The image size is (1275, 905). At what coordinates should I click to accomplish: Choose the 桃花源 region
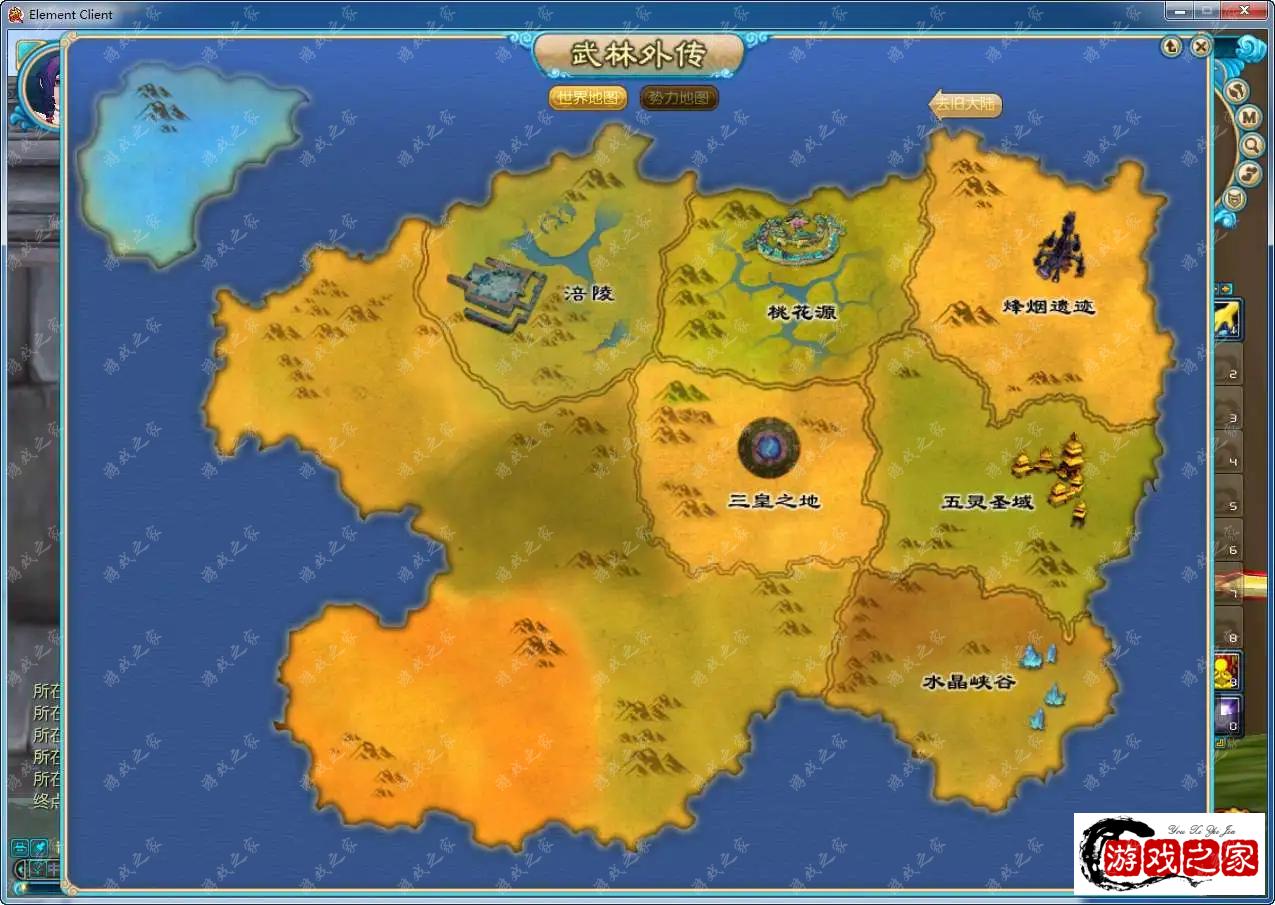801,311
